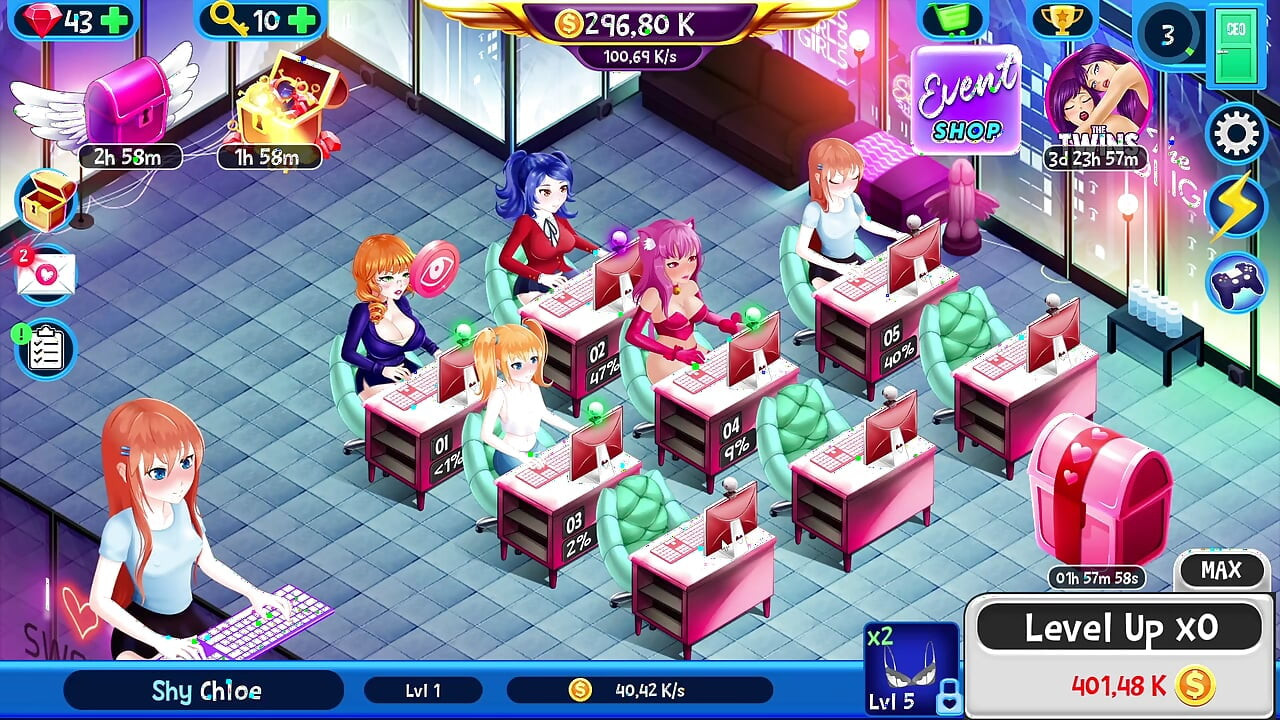Select the locked Lvl 5 mask item
Viewport: 1280px width, 720px height.
911,668
